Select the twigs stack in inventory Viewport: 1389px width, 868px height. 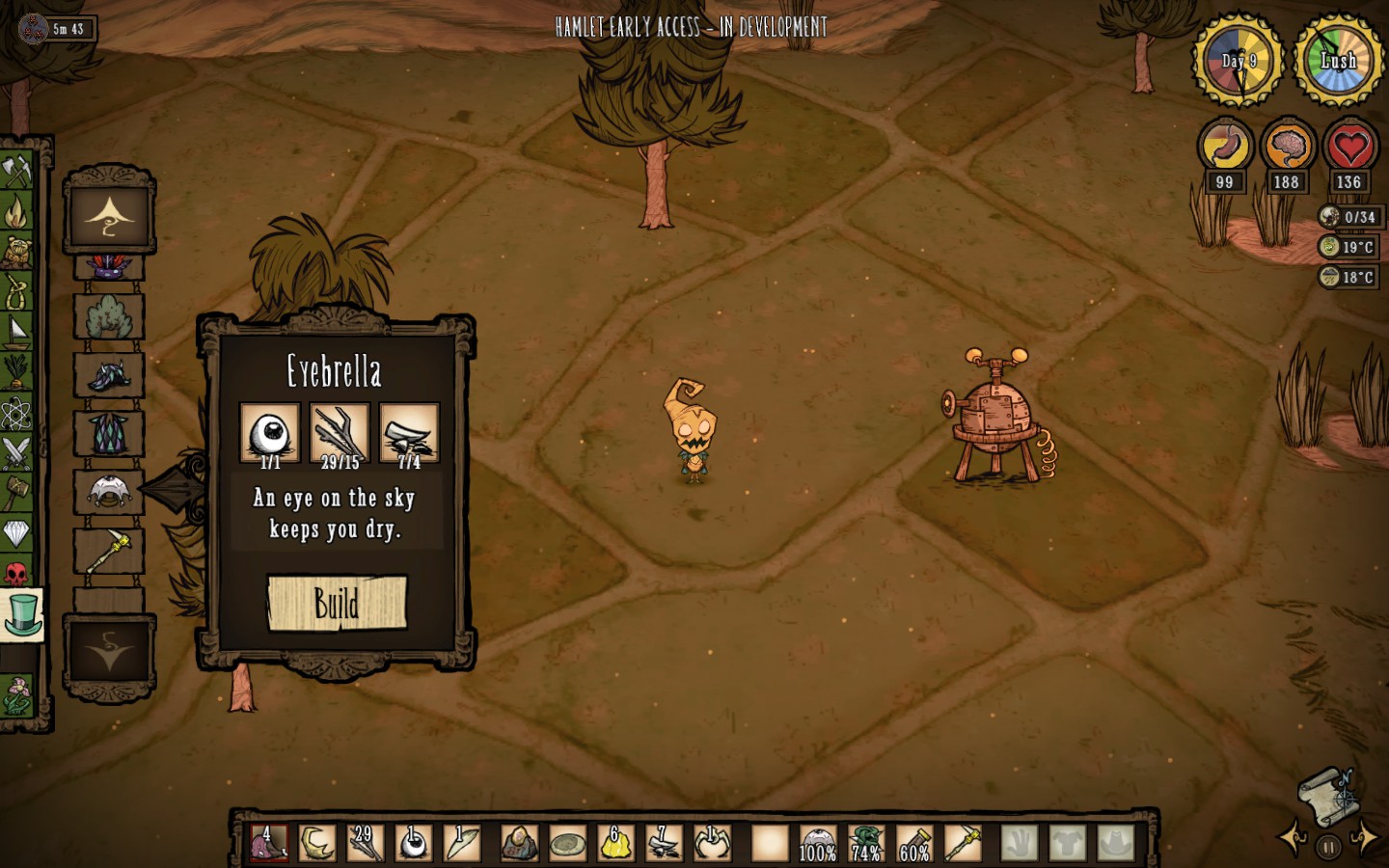(x=365, y=843)
